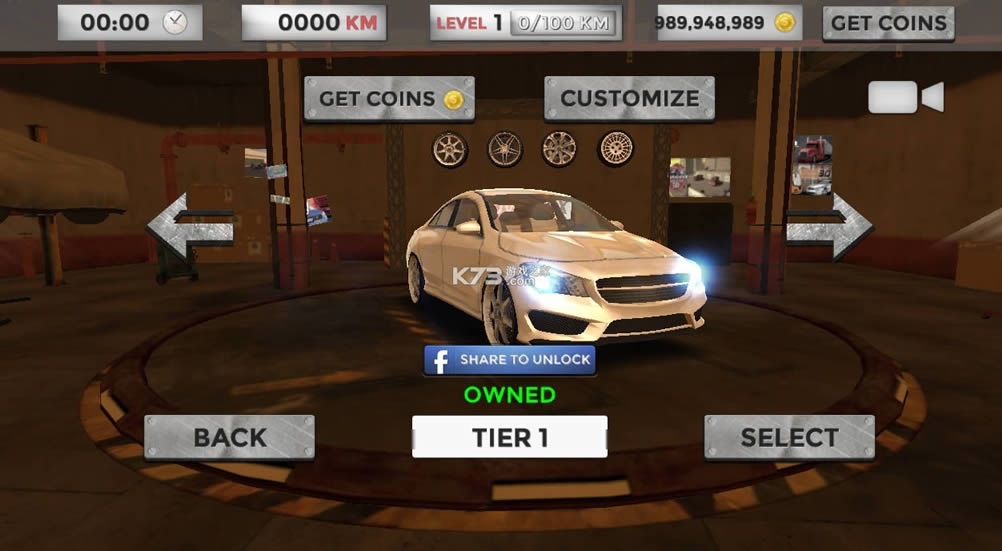1002x551 pixels.
Task: Click the TIER 1 selector
Action: (x=509, y=437)
